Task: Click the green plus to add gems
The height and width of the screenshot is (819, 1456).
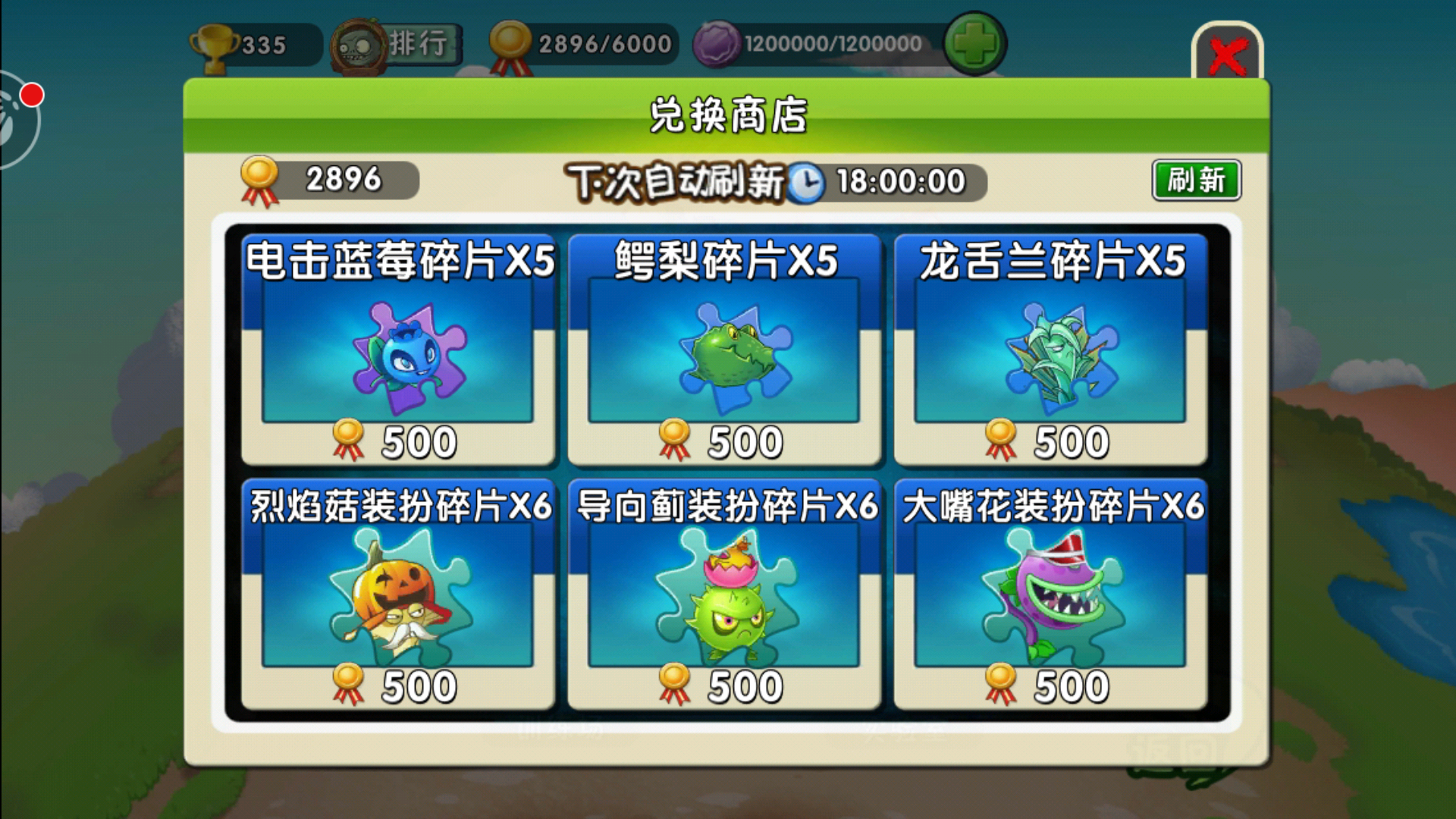Action: (978, 43)
